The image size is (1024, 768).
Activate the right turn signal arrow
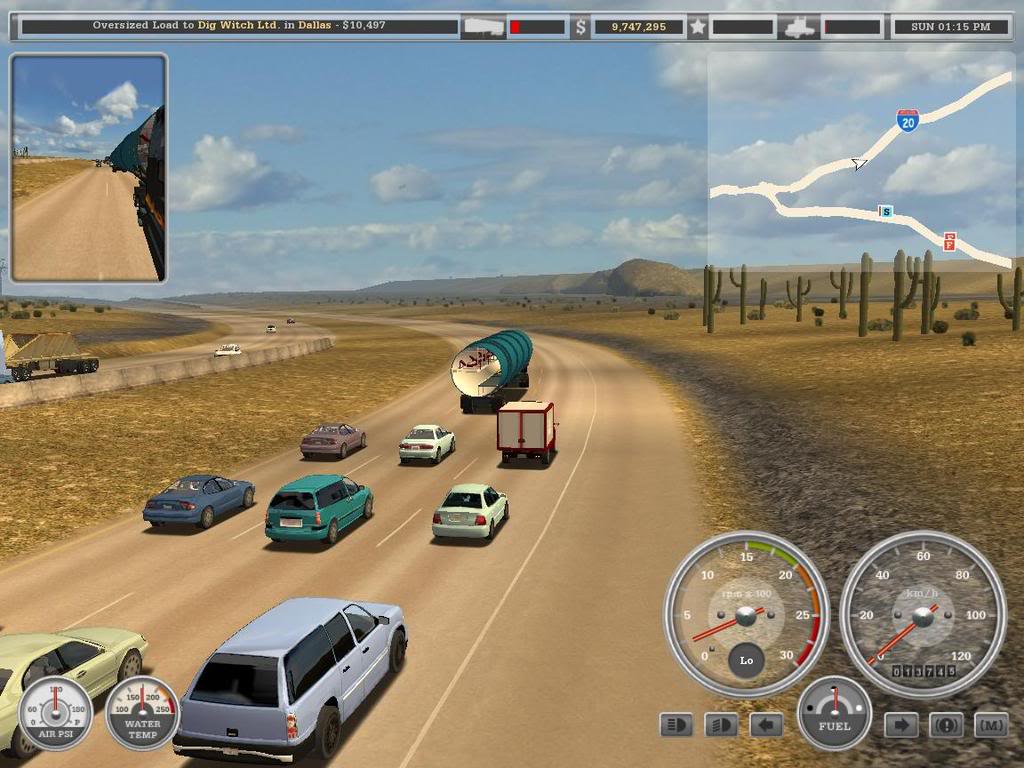coord(901,724)
